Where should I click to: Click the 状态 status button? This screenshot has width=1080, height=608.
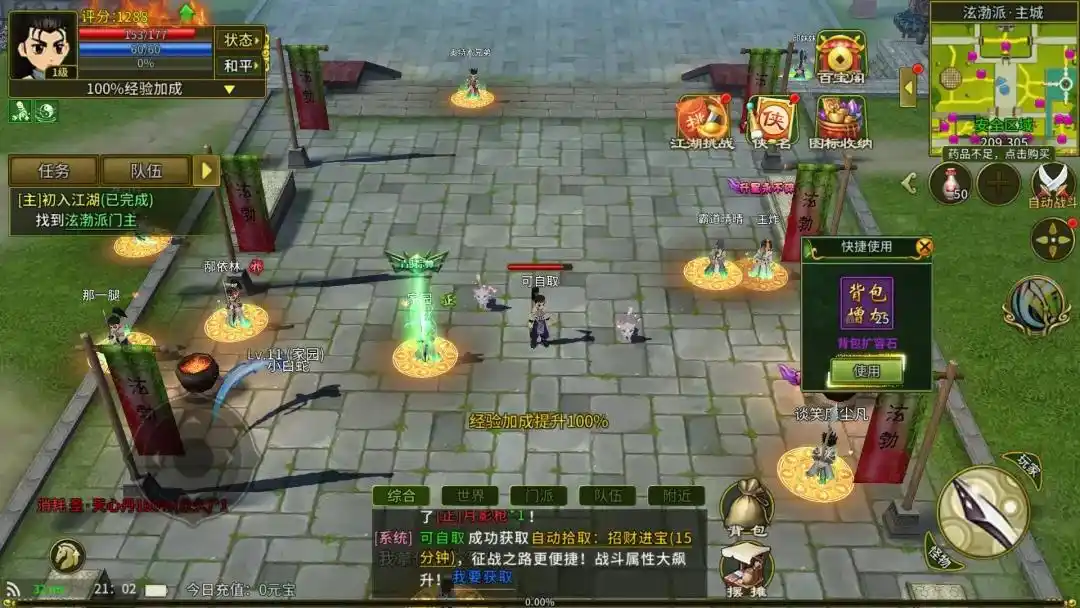[241, 40]
